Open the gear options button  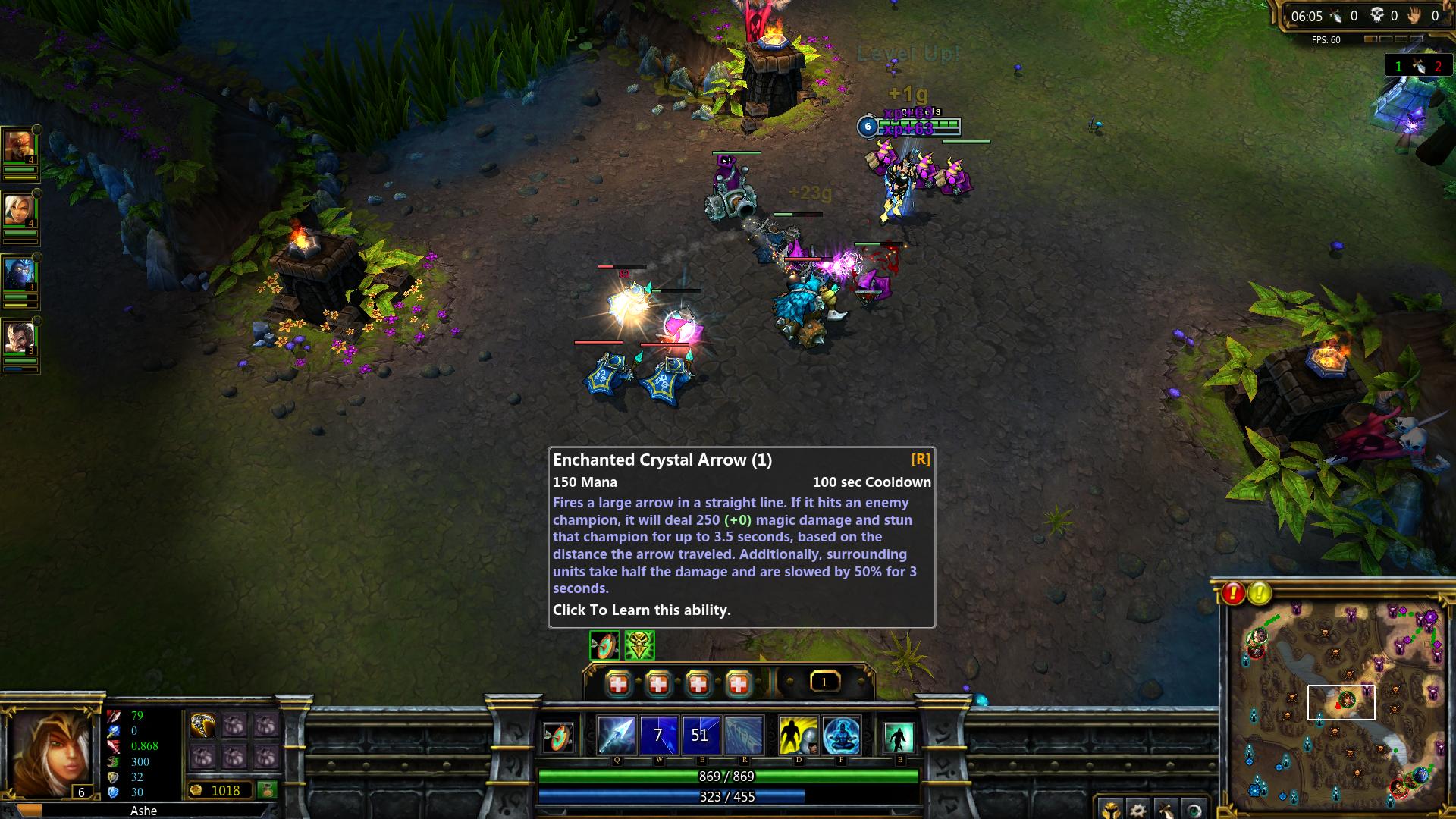tap(1137, 809)
